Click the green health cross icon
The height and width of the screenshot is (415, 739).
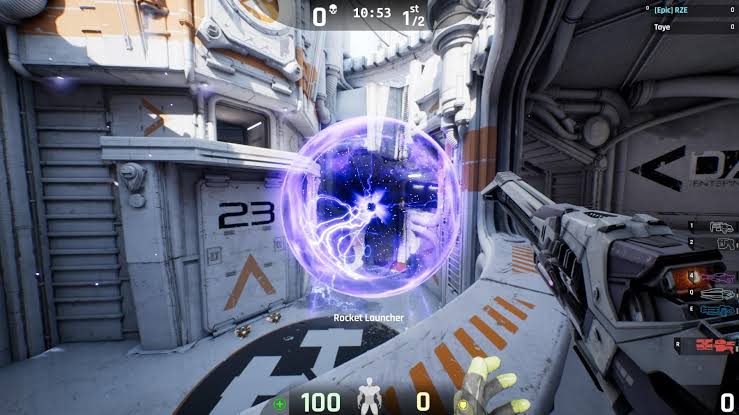pyautogui.click(x=278, y=404)
